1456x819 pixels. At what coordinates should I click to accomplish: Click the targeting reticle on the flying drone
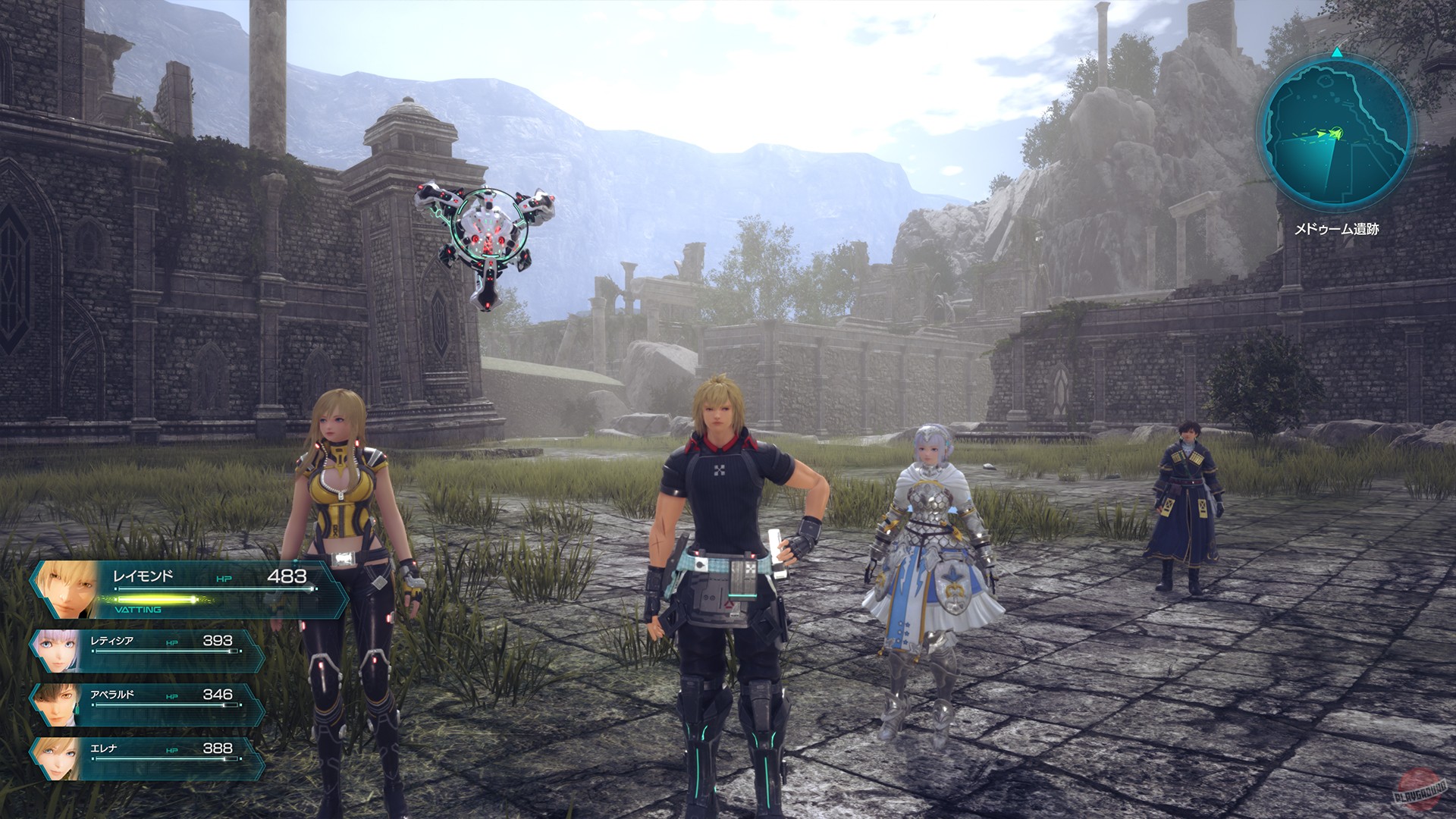pyautogui.click(x=489, y=221)
